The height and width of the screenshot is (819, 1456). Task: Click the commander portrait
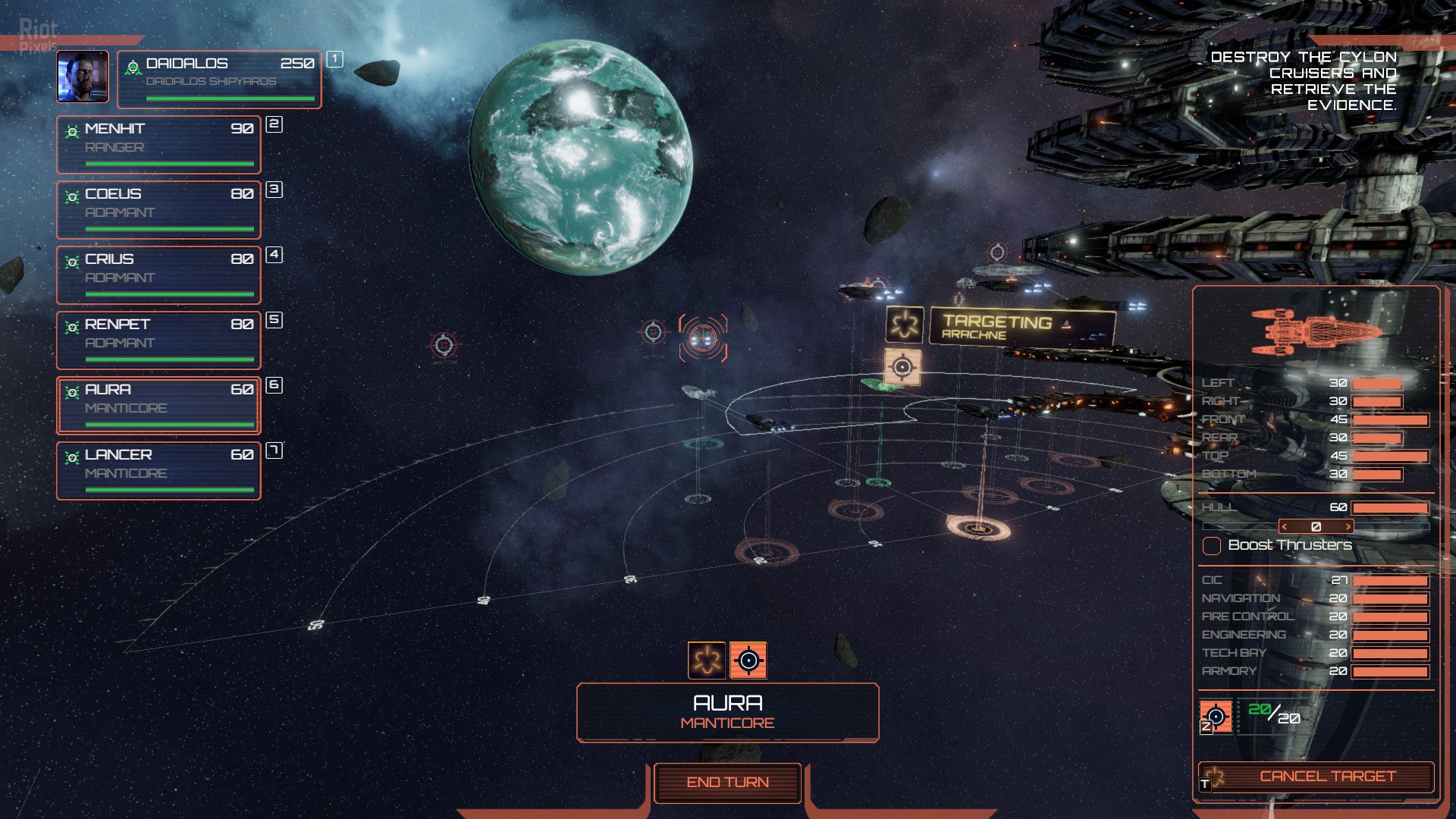coord(83,77)
